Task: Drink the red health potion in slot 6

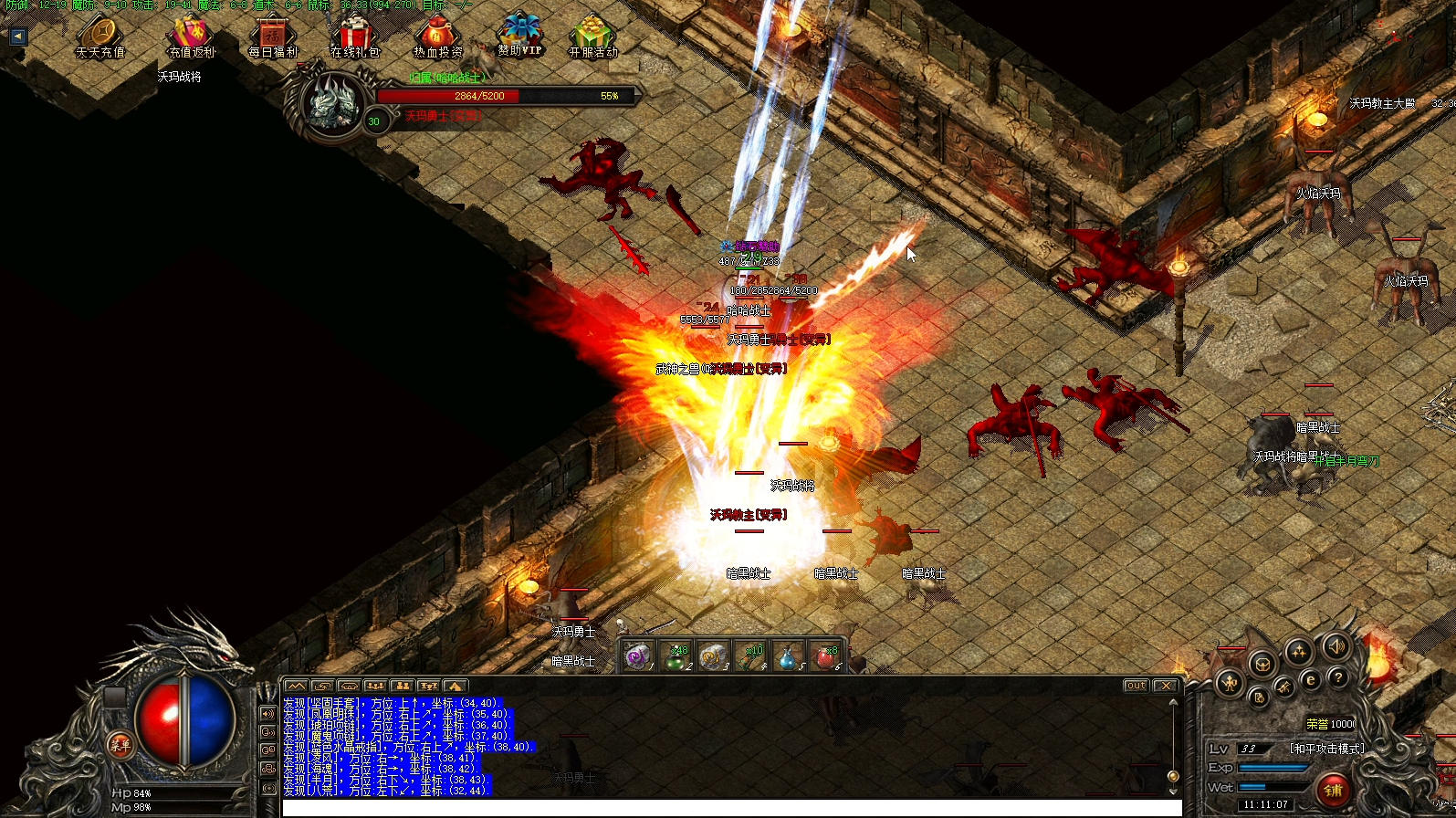Action: (824, 657)
